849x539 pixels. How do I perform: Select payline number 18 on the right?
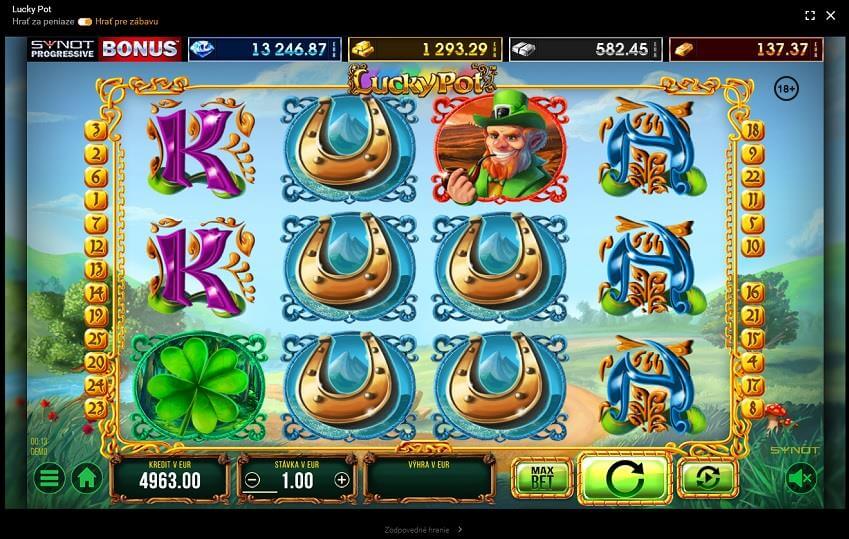[753, 131]
